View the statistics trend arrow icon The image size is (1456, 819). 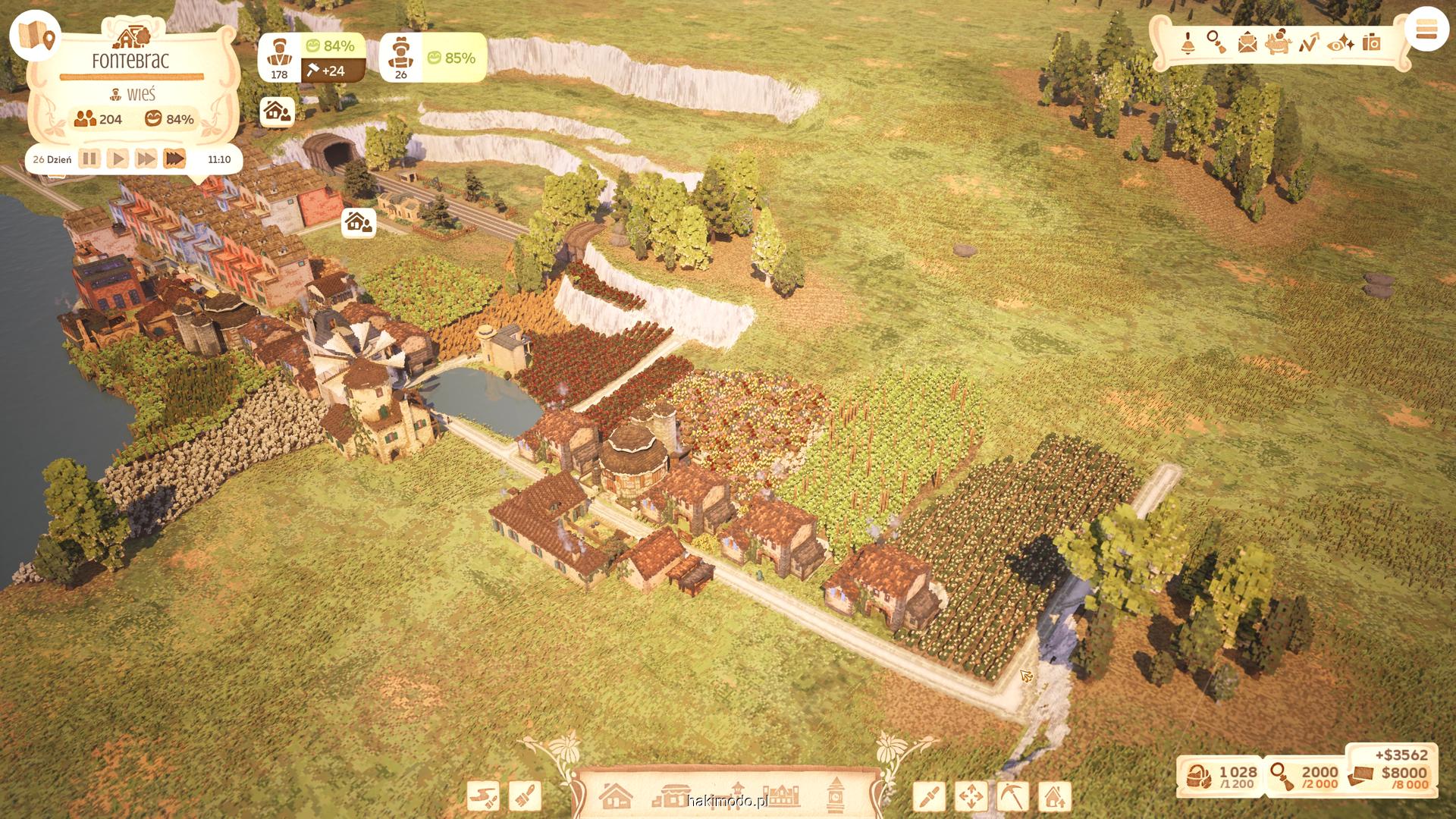click(1309, 43)
